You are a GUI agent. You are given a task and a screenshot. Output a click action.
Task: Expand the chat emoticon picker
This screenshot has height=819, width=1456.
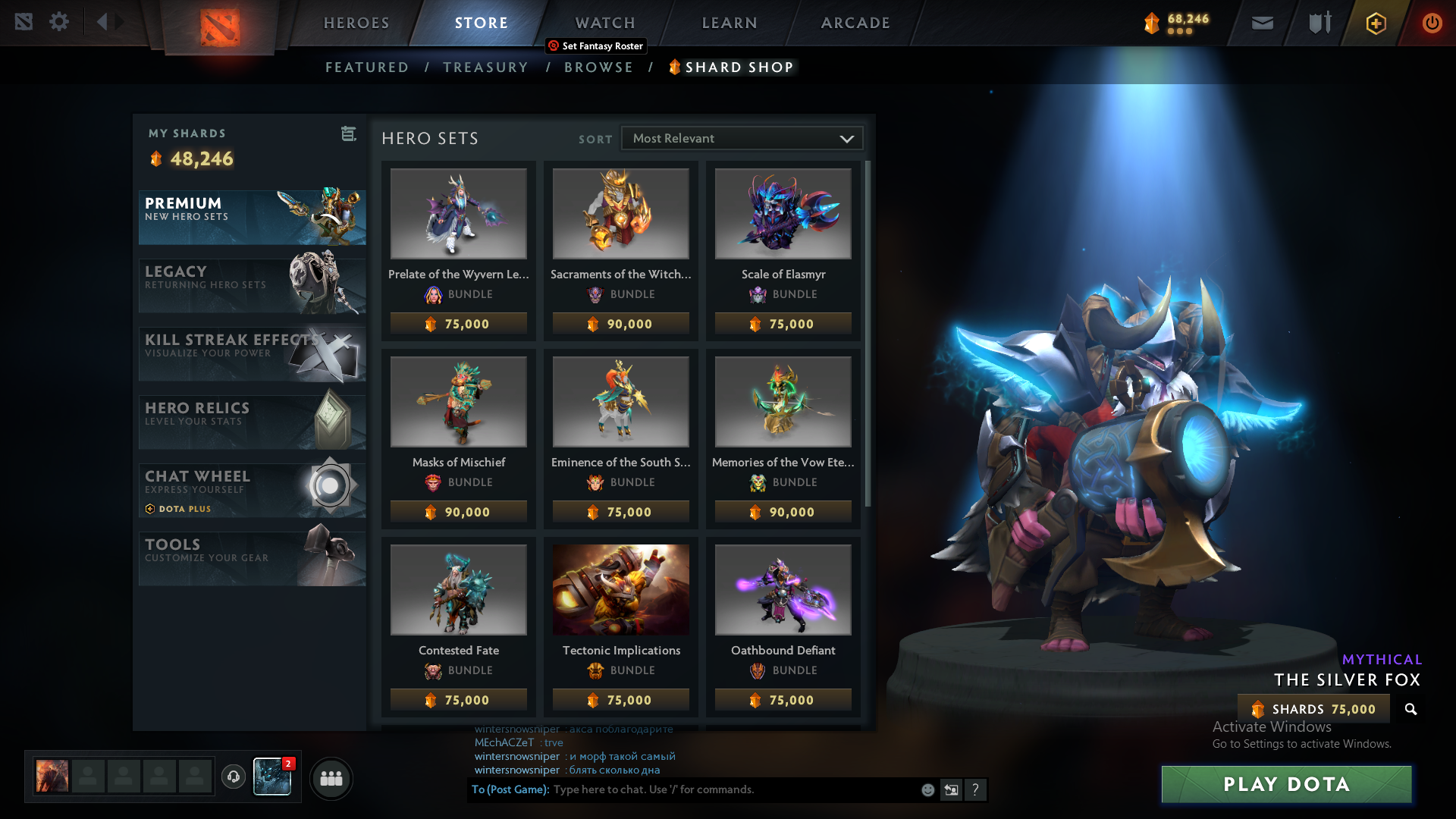point(927,789)
